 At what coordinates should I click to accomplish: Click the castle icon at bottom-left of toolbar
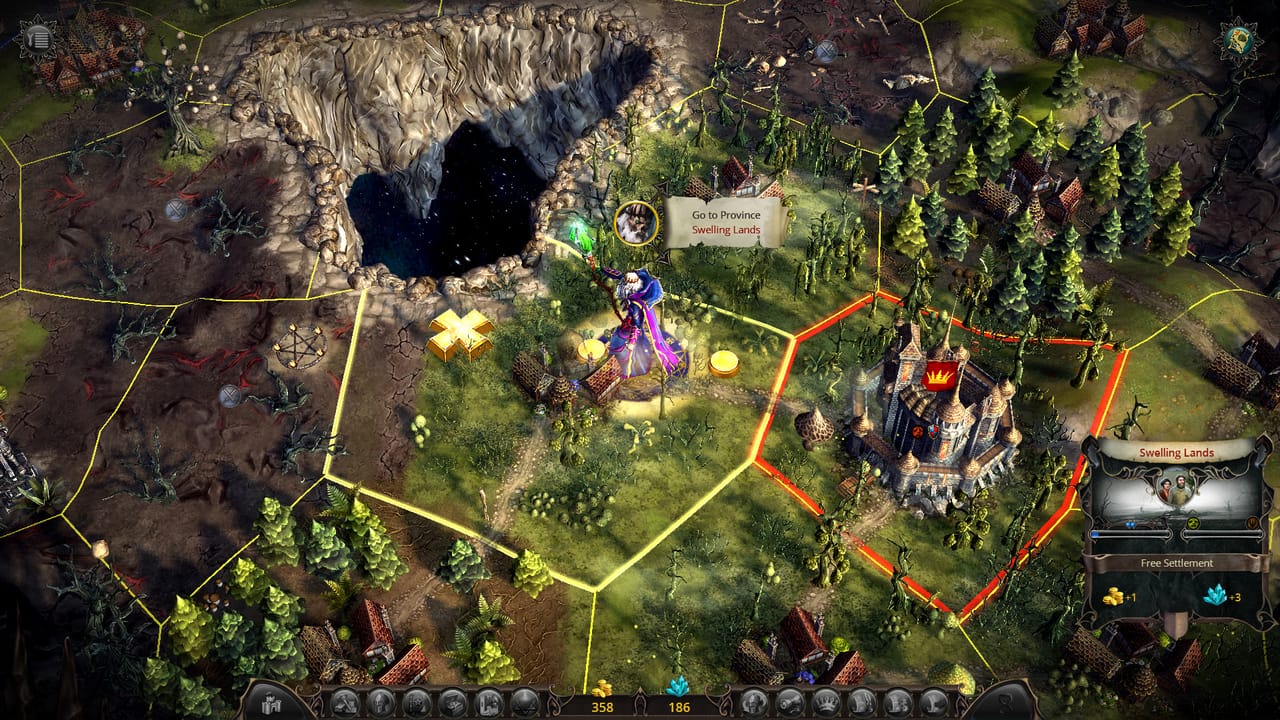pyautogui.click(x=270, y=702)
